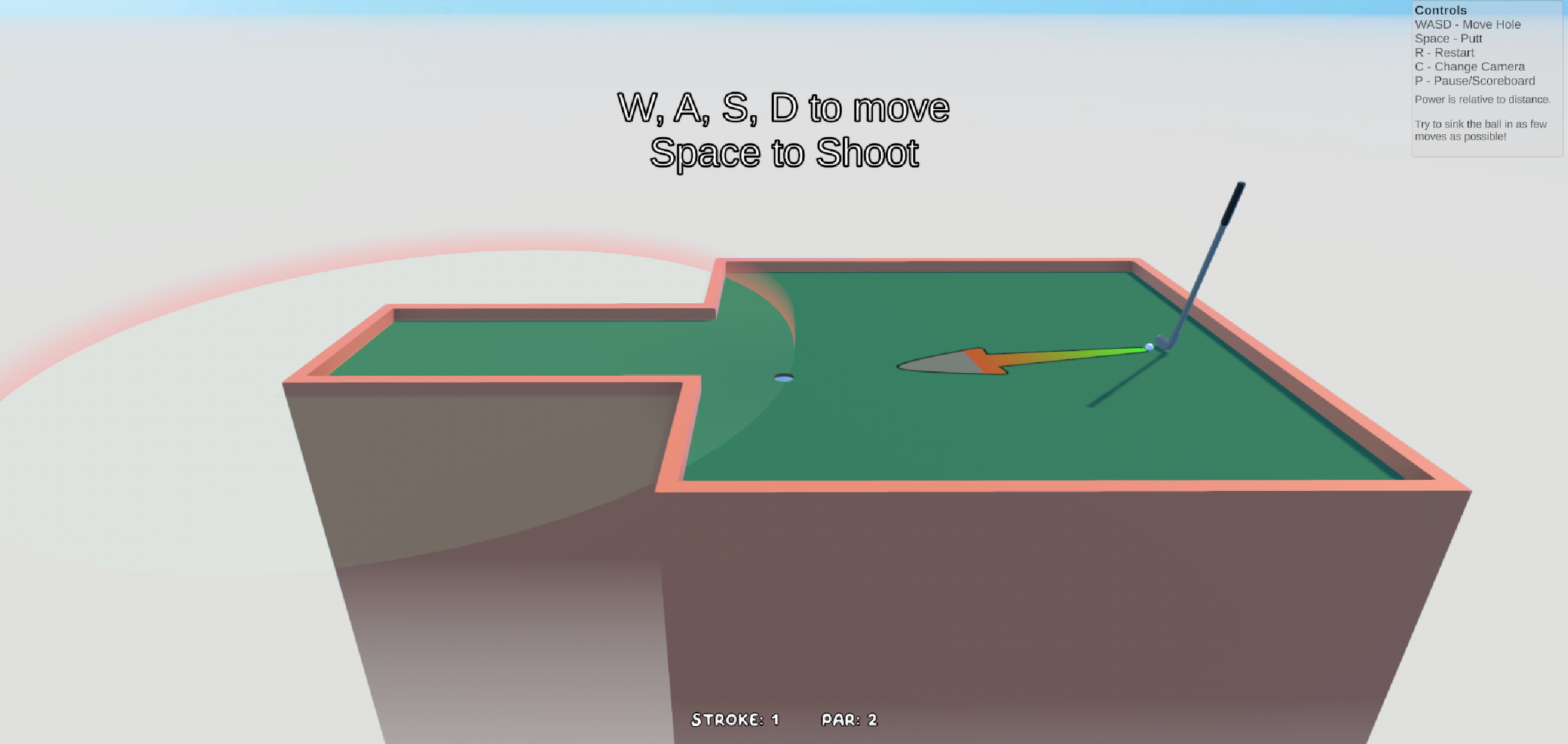1568x744 pixels.
Task: Click the 'R - Restart' instruction
Action: [1444, 53]
